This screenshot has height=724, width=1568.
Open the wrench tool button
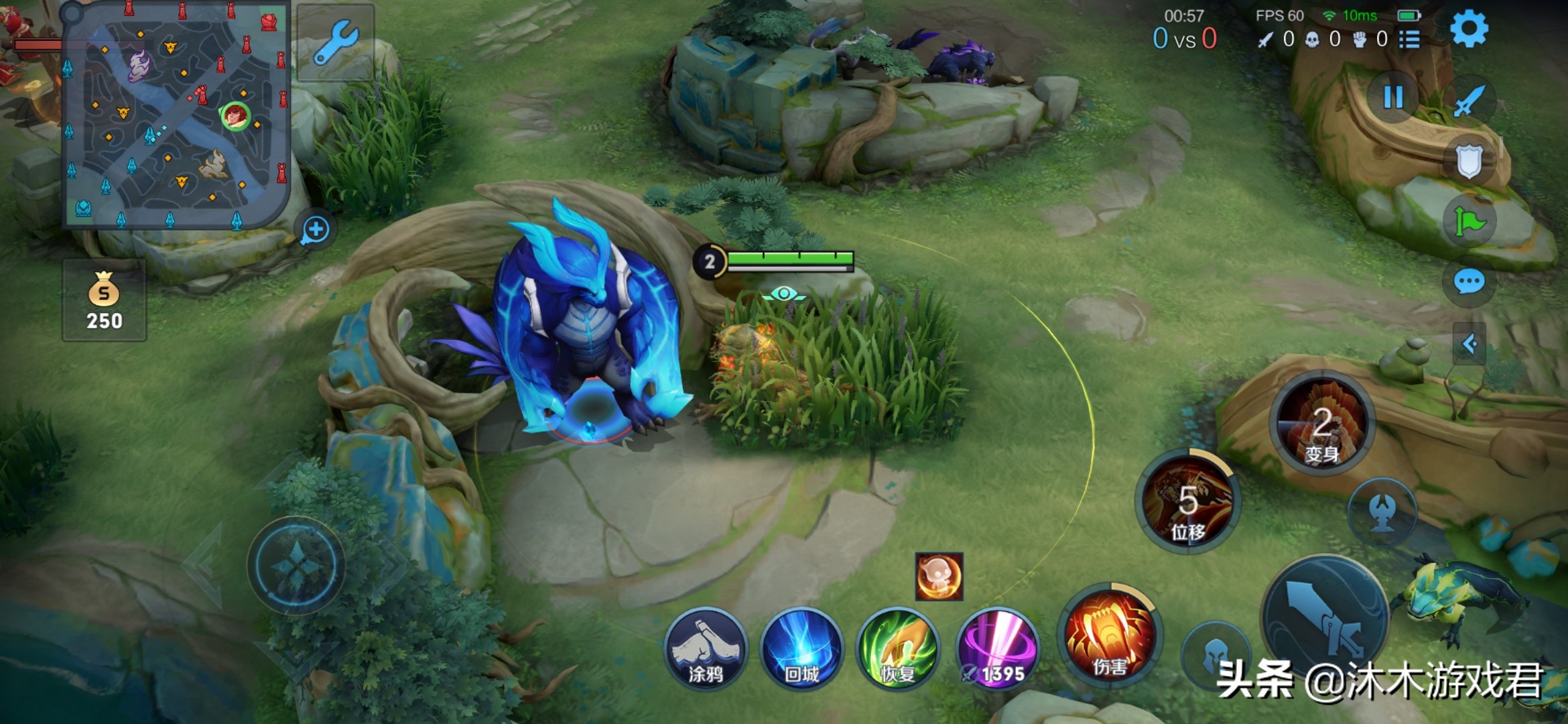coord(335,43)
